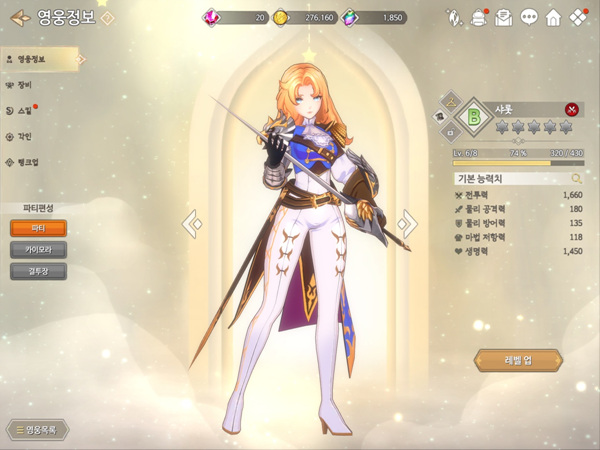Open the chat speech bubble icon
Viewport: 600px width, 450px height.
(x=529, y=17)
